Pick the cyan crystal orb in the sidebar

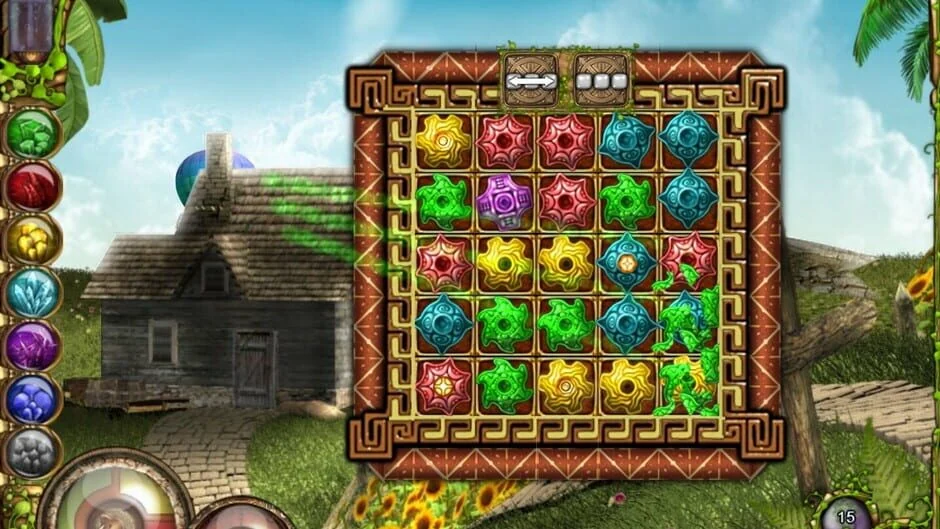click(x=32, y=294)
